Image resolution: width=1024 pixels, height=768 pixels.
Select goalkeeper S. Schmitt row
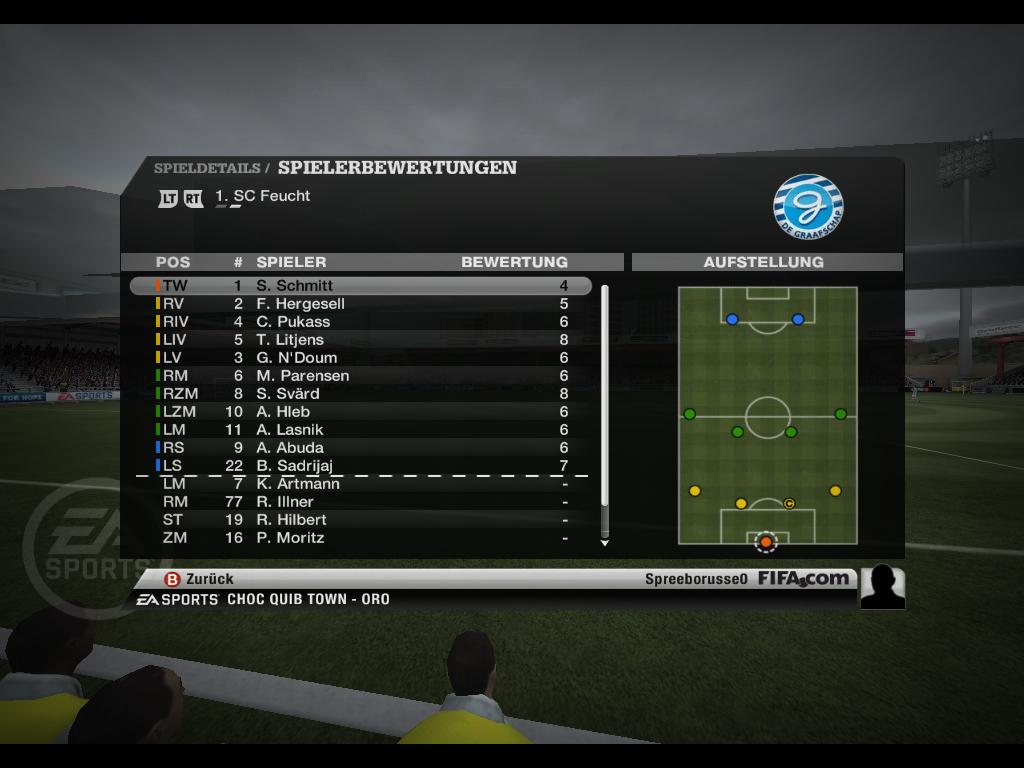(360, 286)
